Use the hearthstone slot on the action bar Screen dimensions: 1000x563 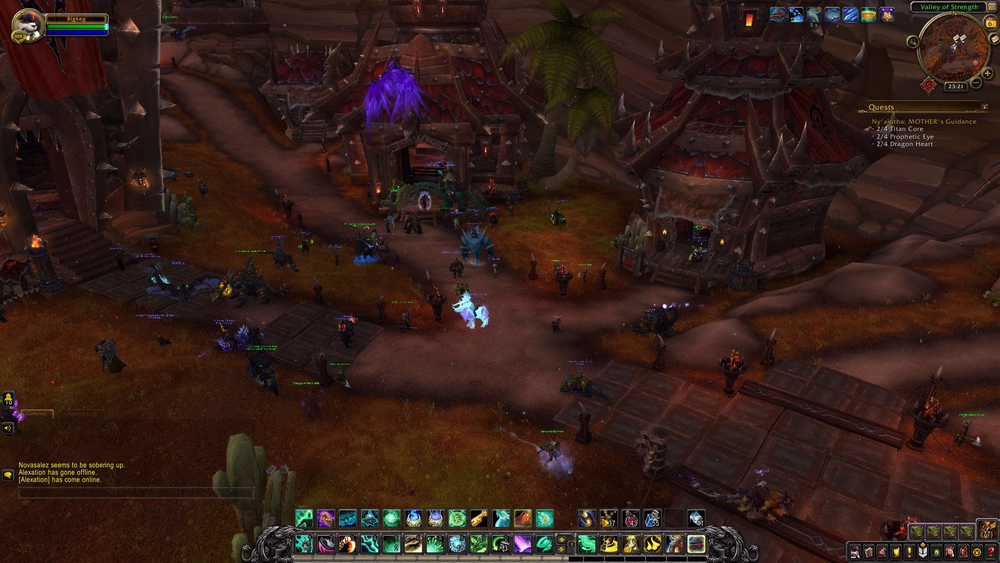pos(696,544)
